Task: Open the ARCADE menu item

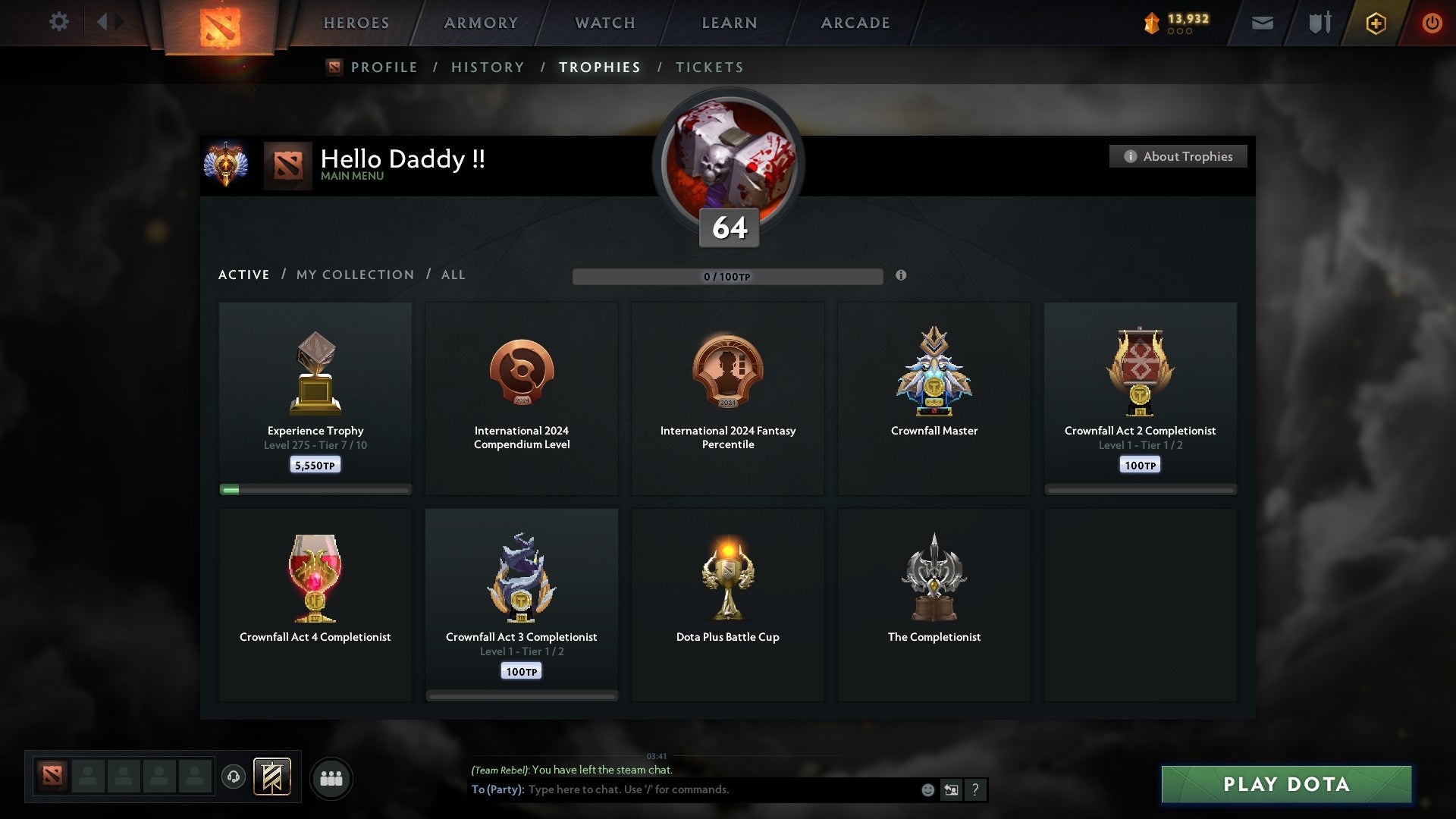Action: (x=855, y=23)
